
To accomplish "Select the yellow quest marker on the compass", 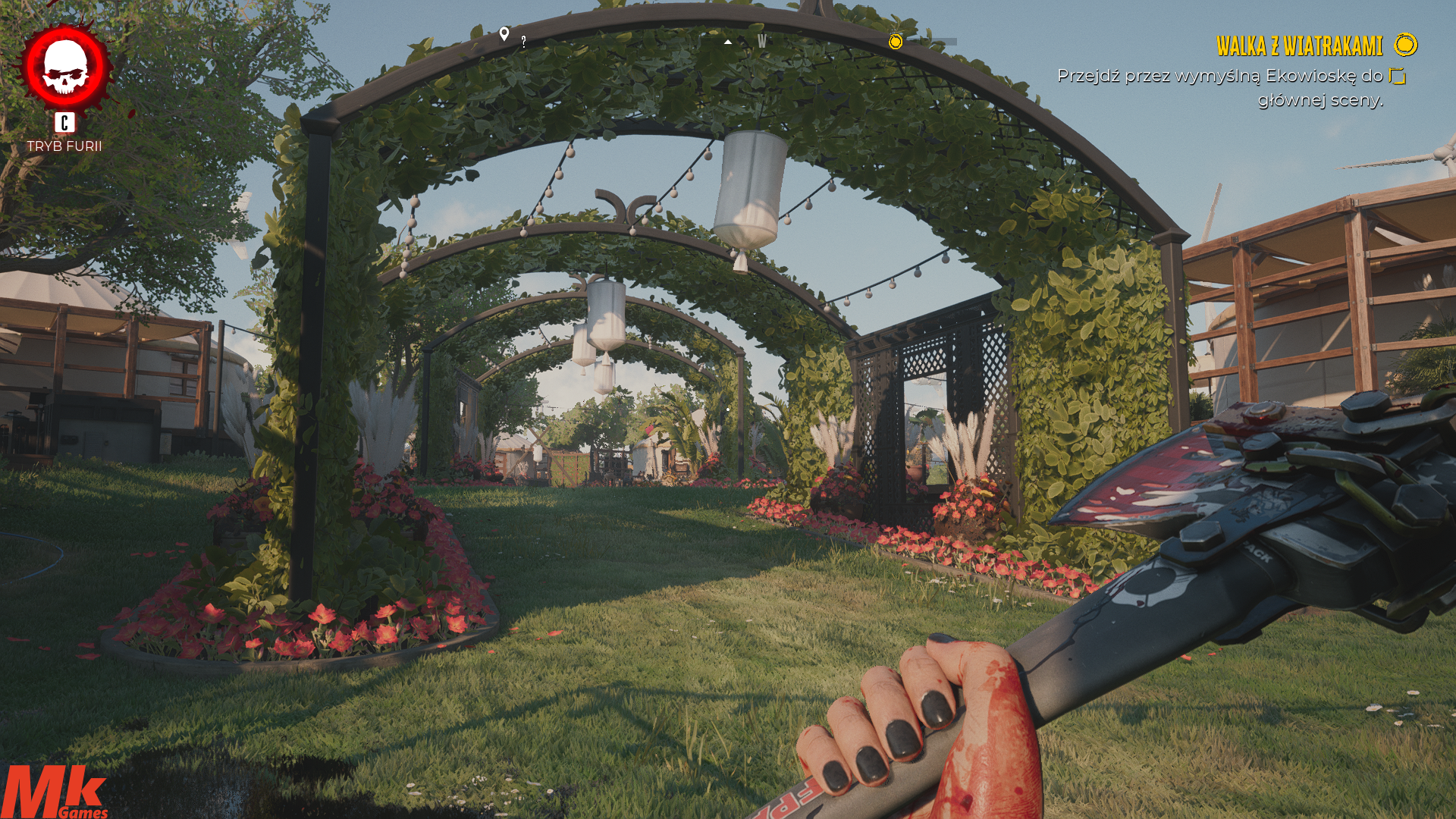I will [x=896, y=41].
